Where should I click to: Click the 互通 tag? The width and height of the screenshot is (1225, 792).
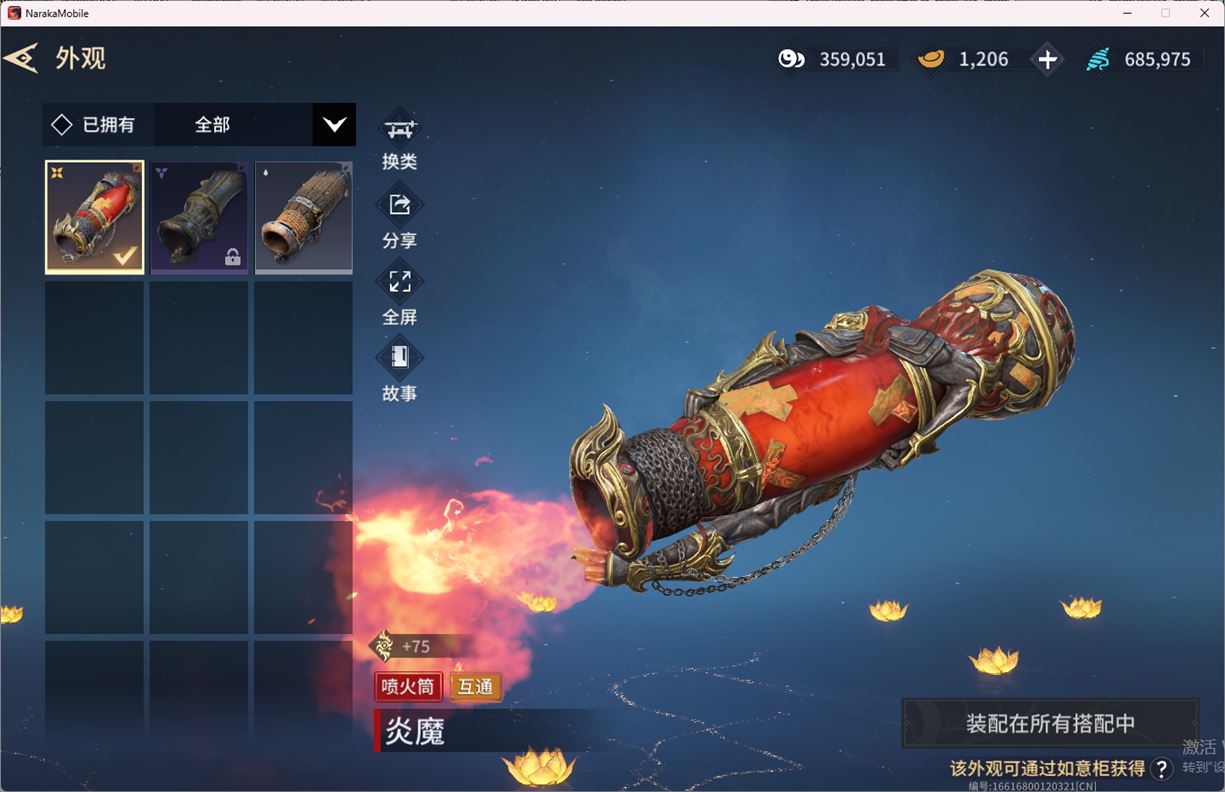coord(476,687)
